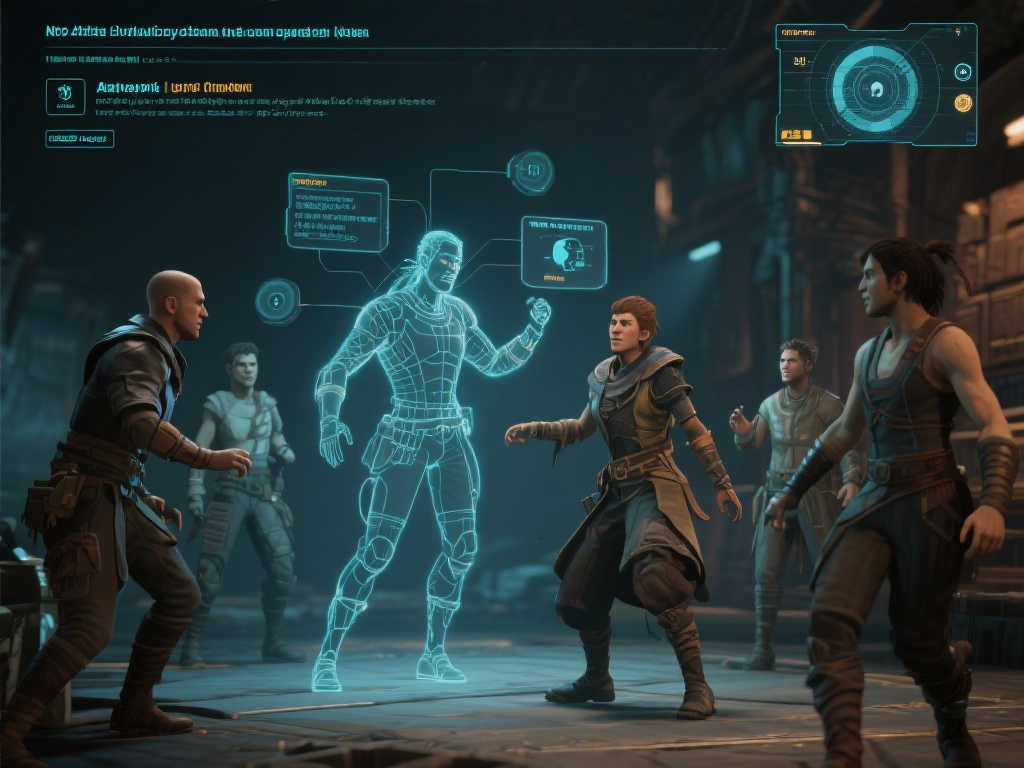Activate the circular node left of the hologram's shoulder
The image size is (1024, 768).
coord(276,300)
